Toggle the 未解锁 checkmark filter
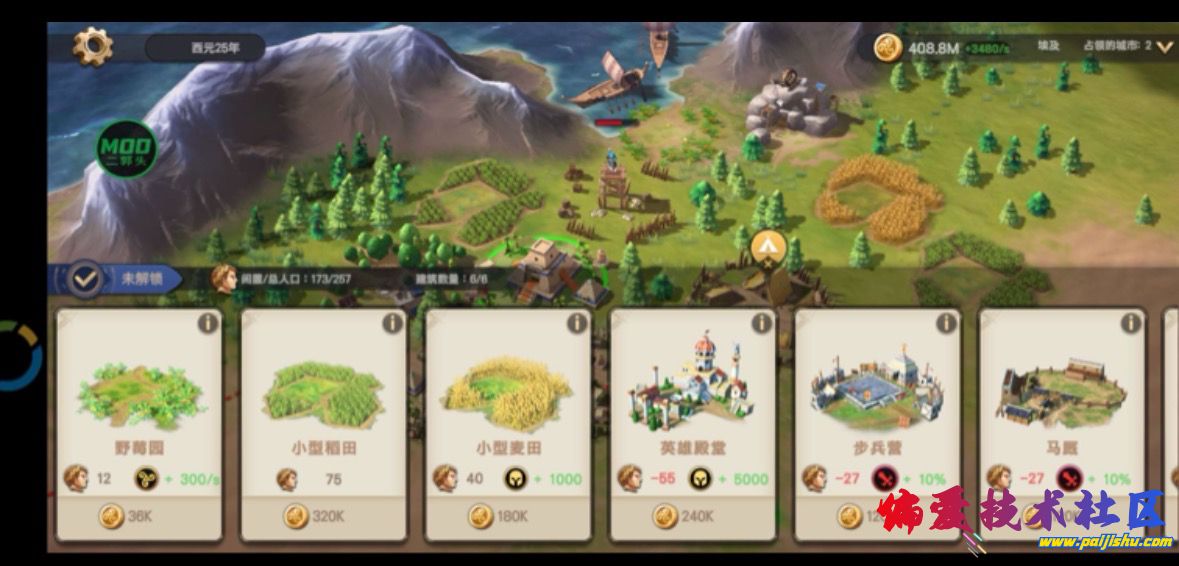1179x566 pixels. tap(87, 280)
